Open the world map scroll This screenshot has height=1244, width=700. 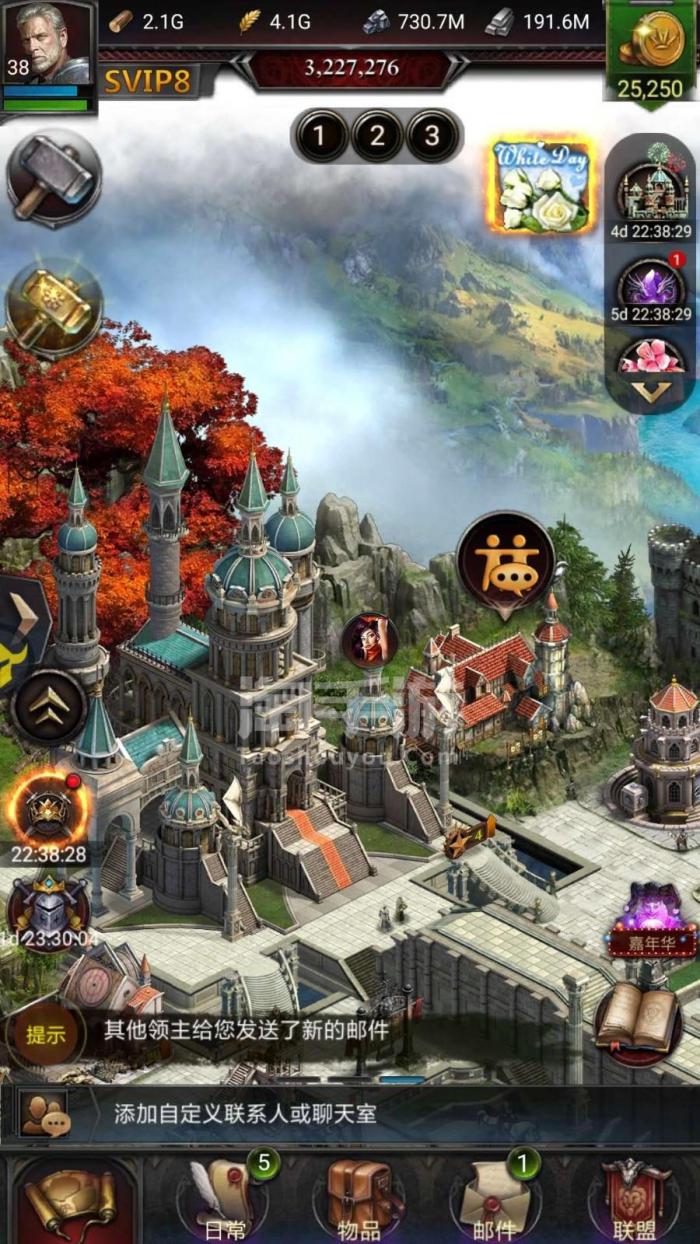point(70,1201)
